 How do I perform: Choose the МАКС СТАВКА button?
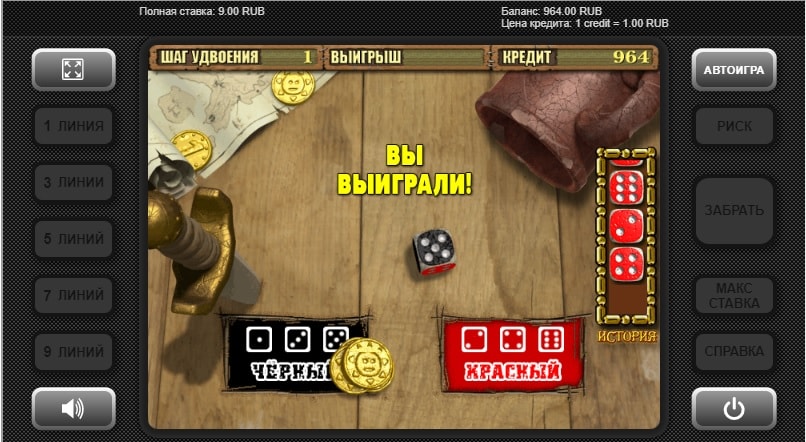734,295
